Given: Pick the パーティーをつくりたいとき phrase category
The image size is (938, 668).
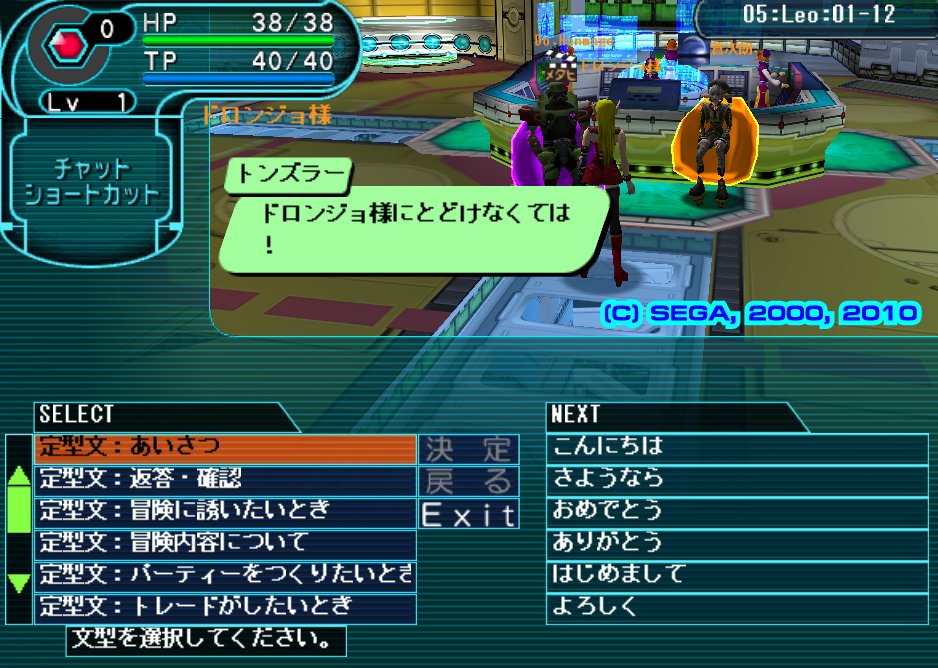Looking at the screenshot, I should click(225, 575).
